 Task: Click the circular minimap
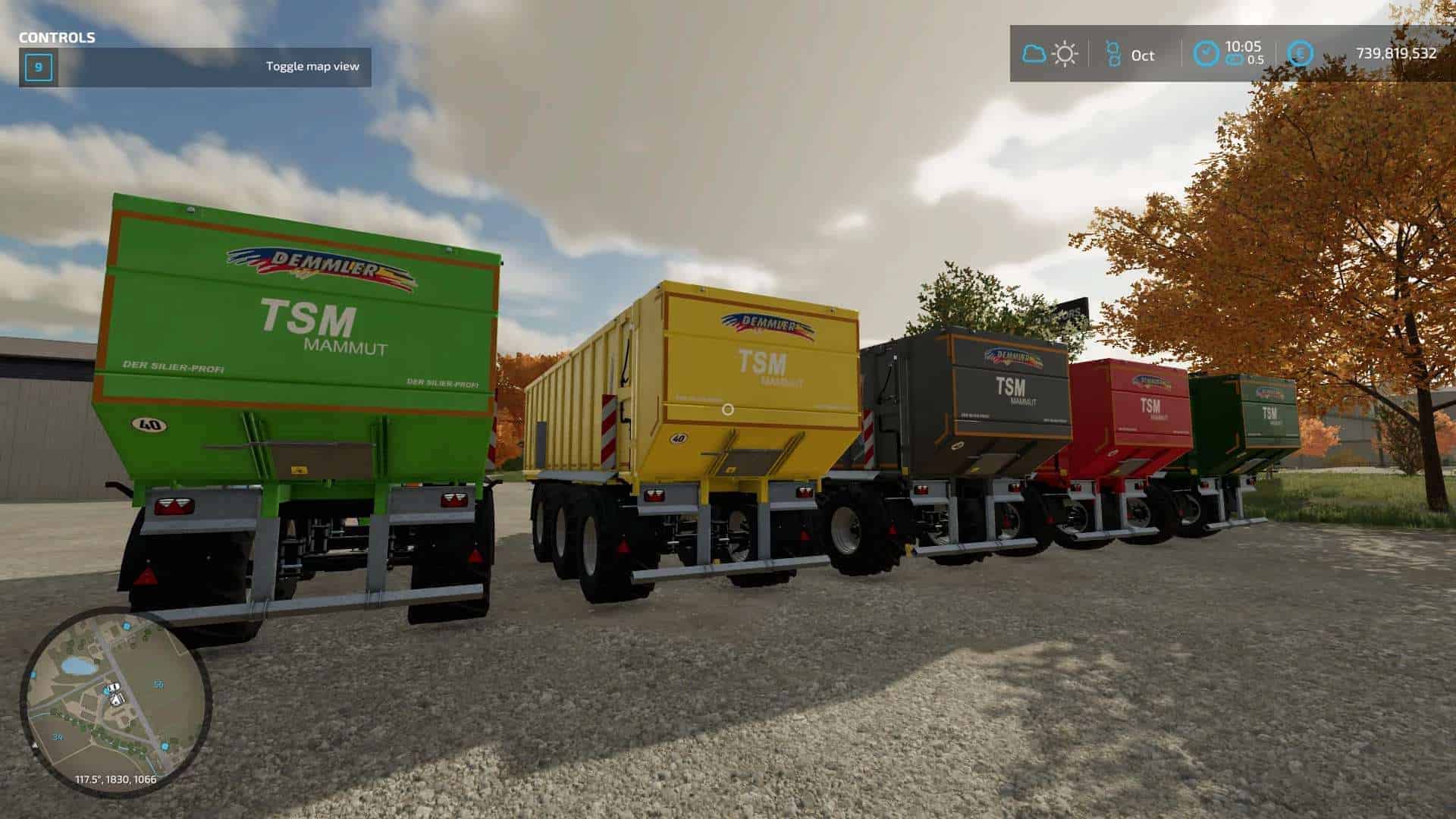click(x=115, y=701)
